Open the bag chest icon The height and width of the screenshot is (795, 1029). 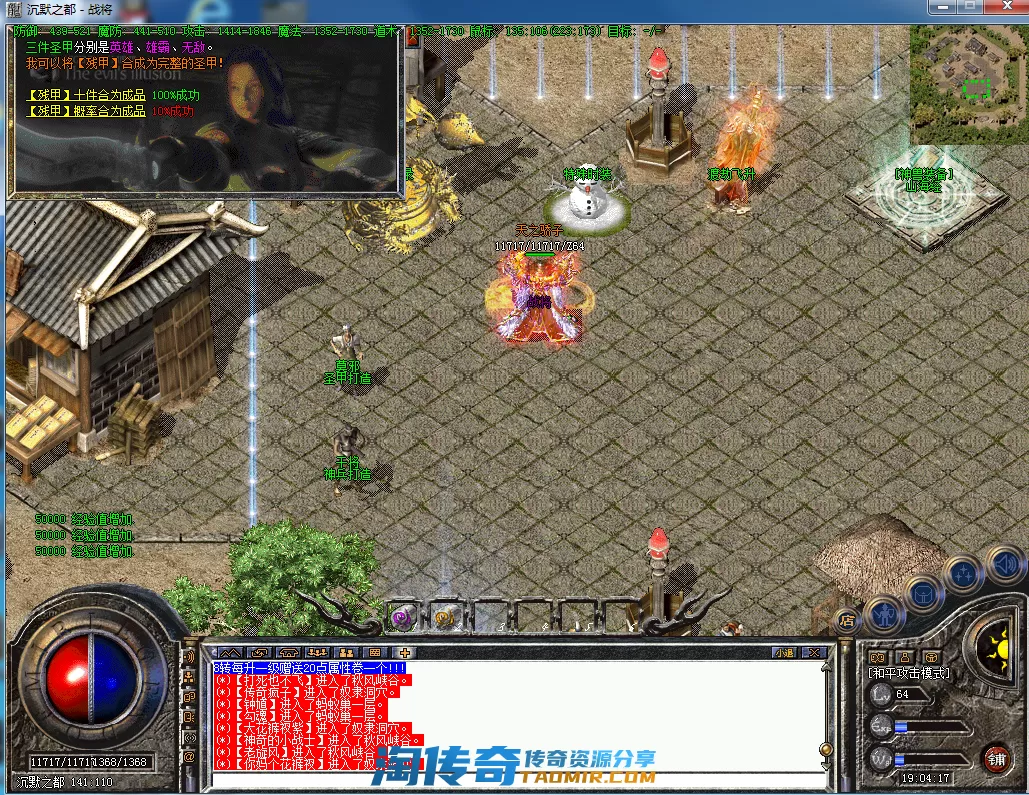pos(925,592)
